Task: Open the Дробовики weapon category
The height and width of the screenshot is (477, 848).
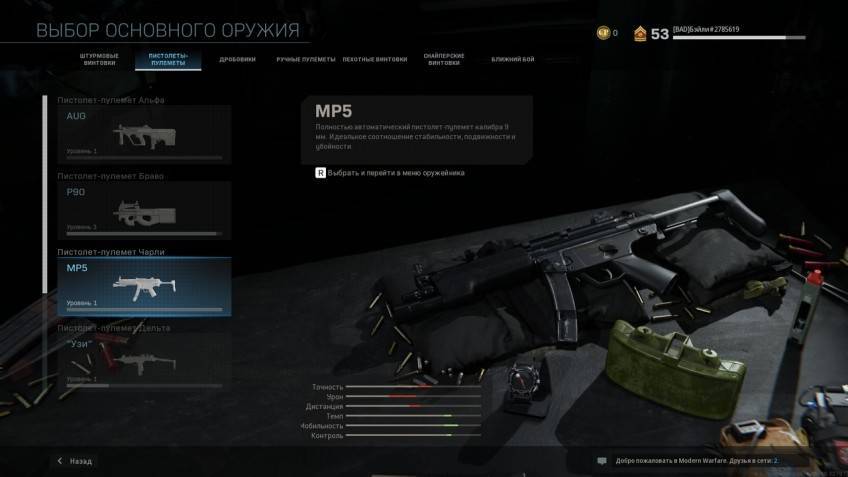Action: coord(238,59)
